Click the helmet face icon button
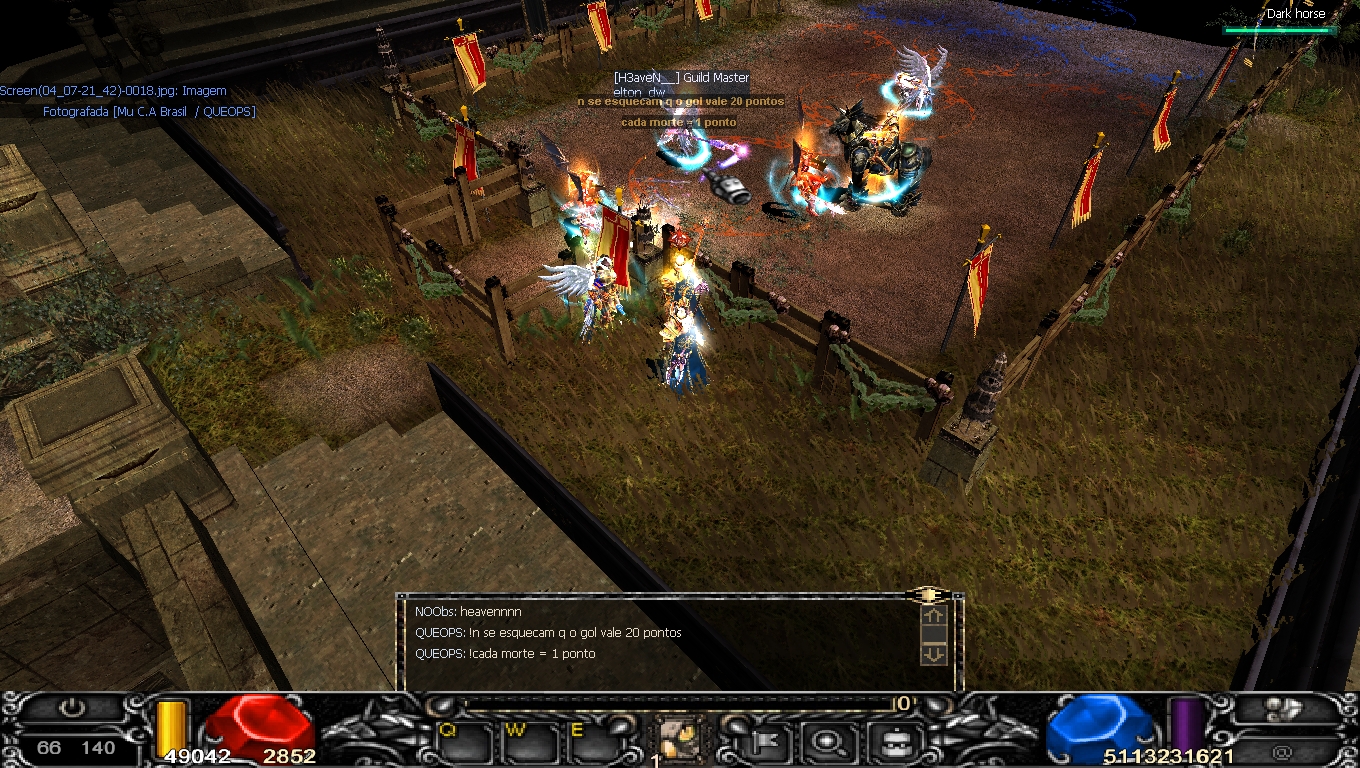Screen dimensions: 1360x768 pyautogui.click(x=889, y=742)
